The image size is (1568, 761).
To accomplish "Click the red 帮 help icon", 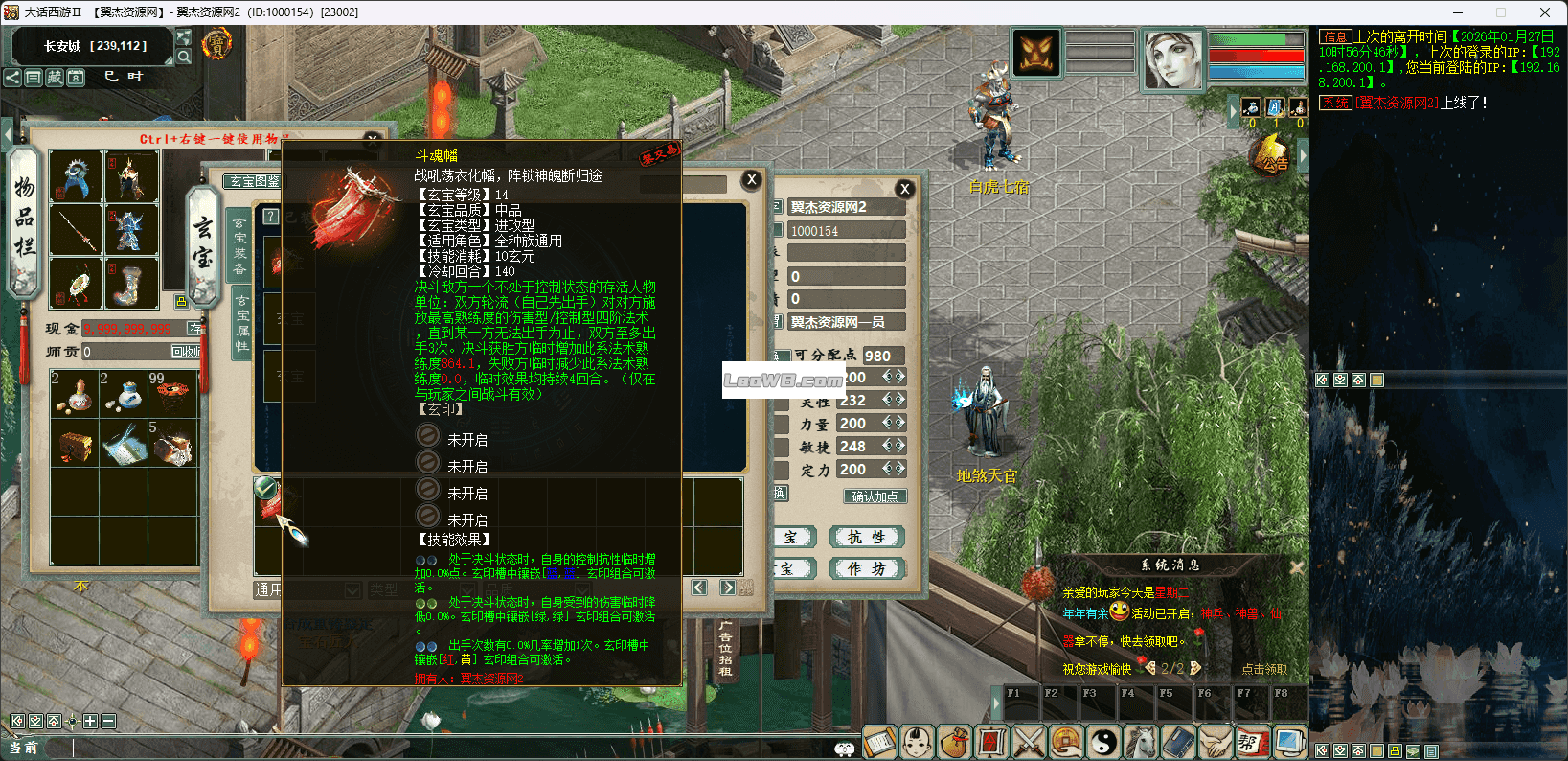I will [1252, 743].
